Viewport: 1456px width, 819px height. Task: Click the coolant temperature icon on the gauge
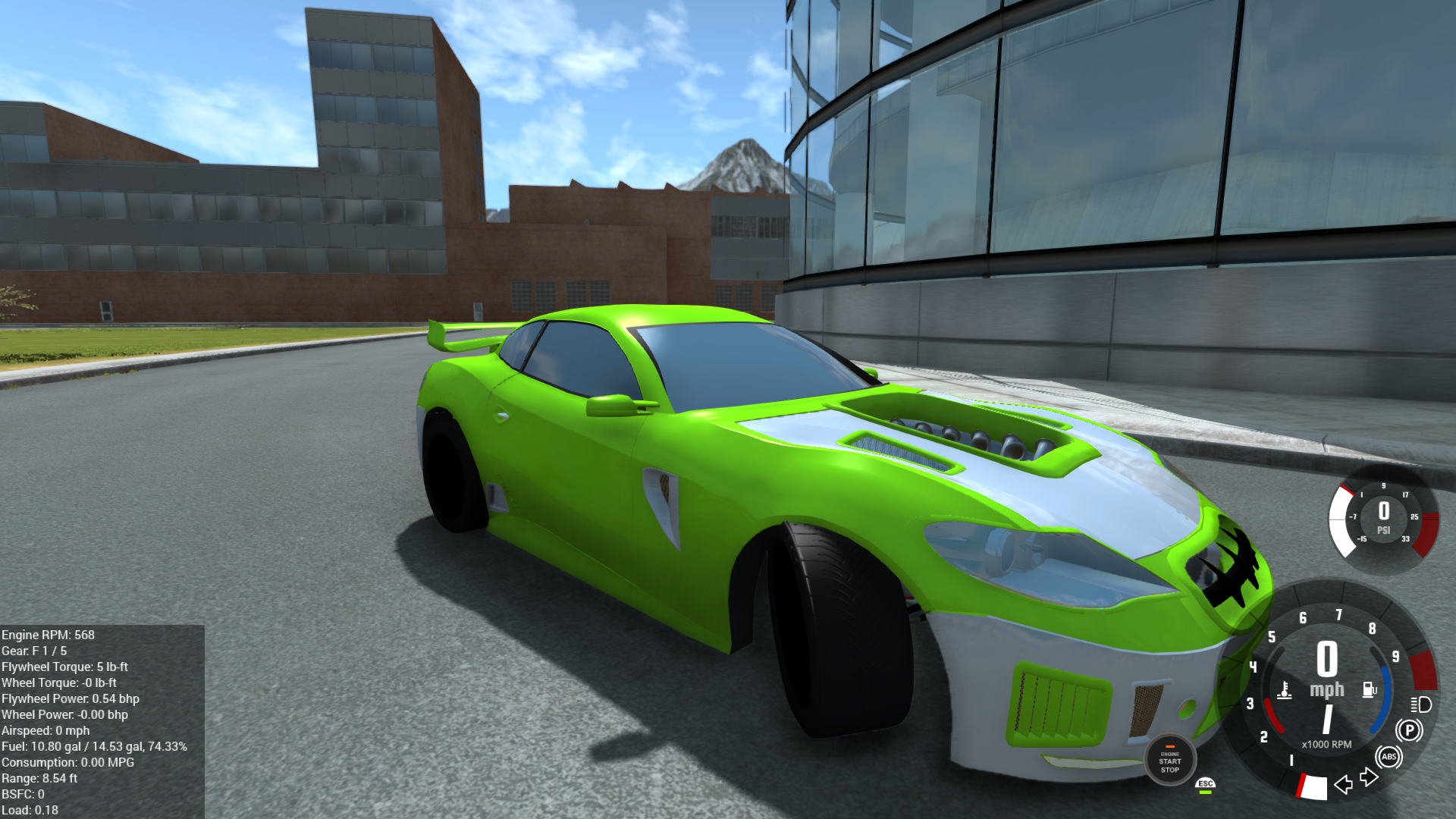pos(1285,691)
